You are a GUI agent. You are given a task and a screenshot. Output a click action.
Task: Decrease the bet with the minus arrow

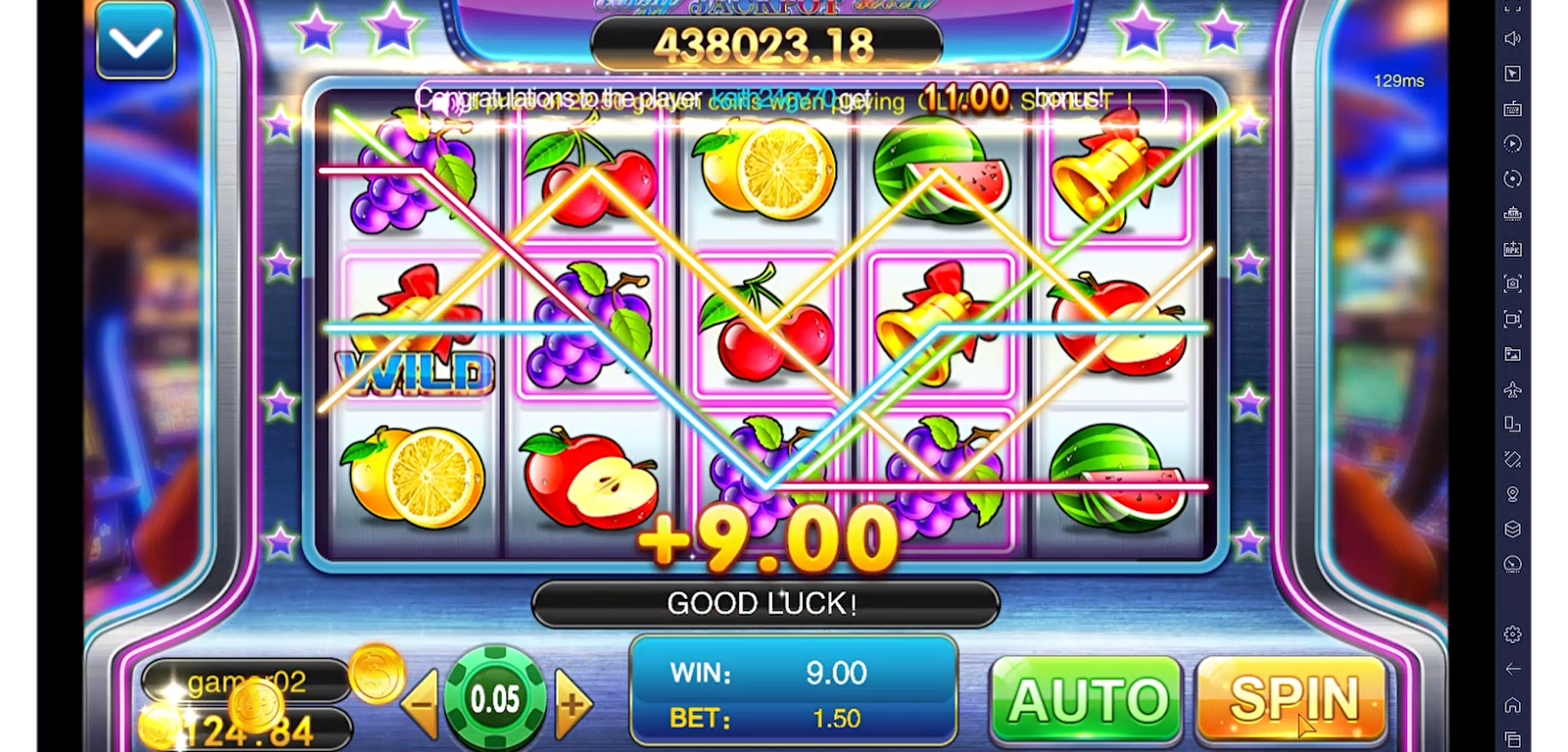[423, 702]
